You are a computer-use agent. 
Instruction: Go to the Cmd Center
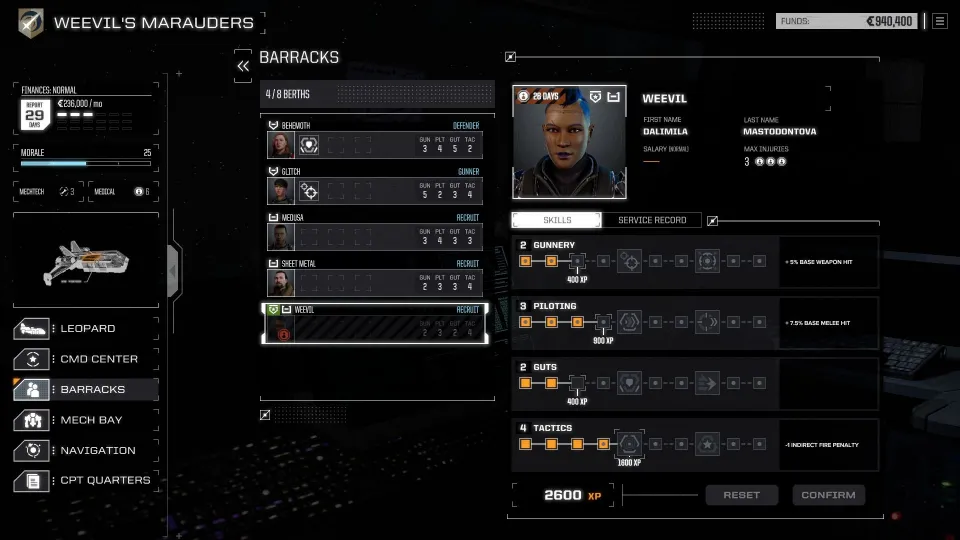86,359
